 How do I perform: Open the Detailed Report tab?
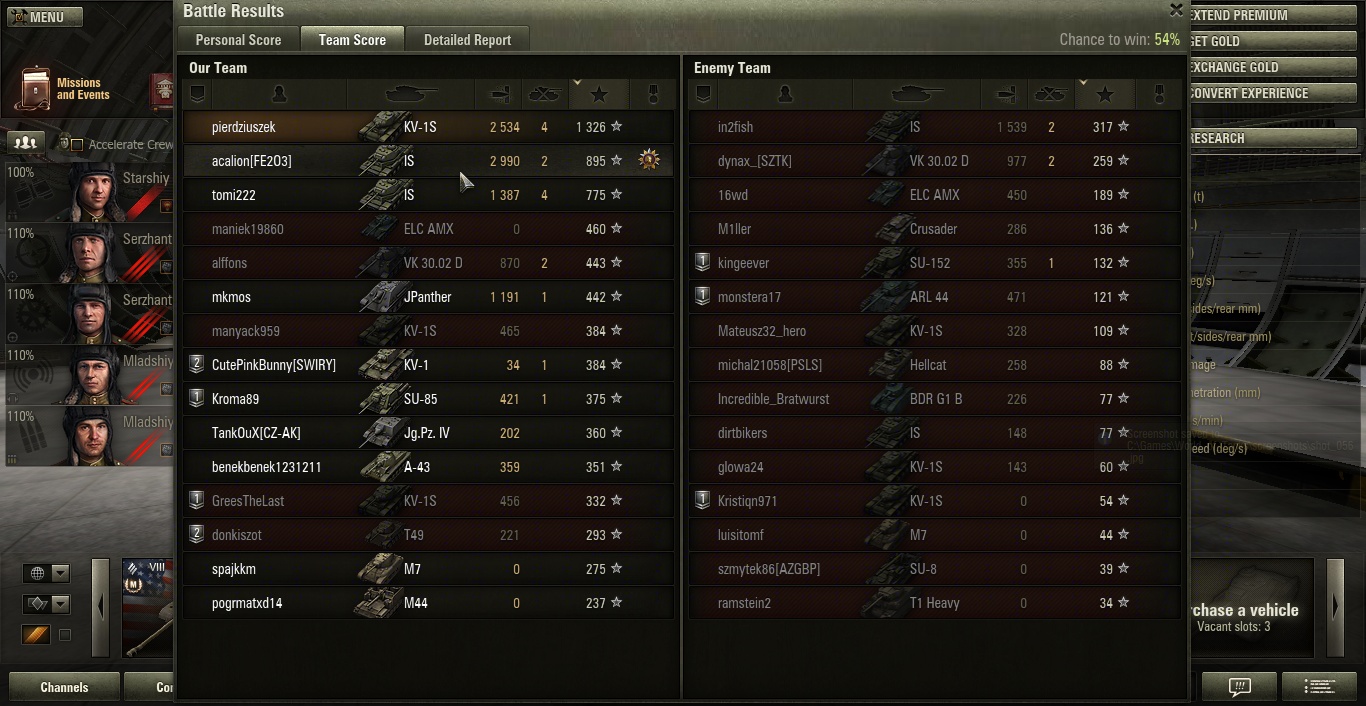tap(467, 40)
